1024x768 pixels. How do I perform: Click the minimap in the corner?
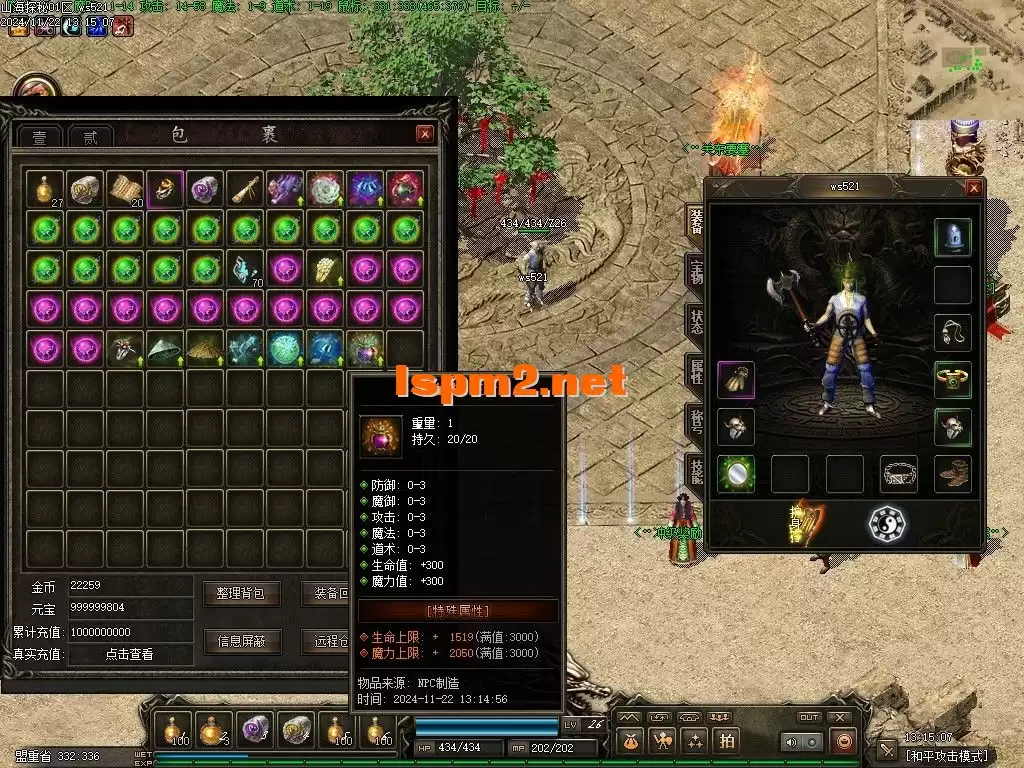click(x=962, y=60)
